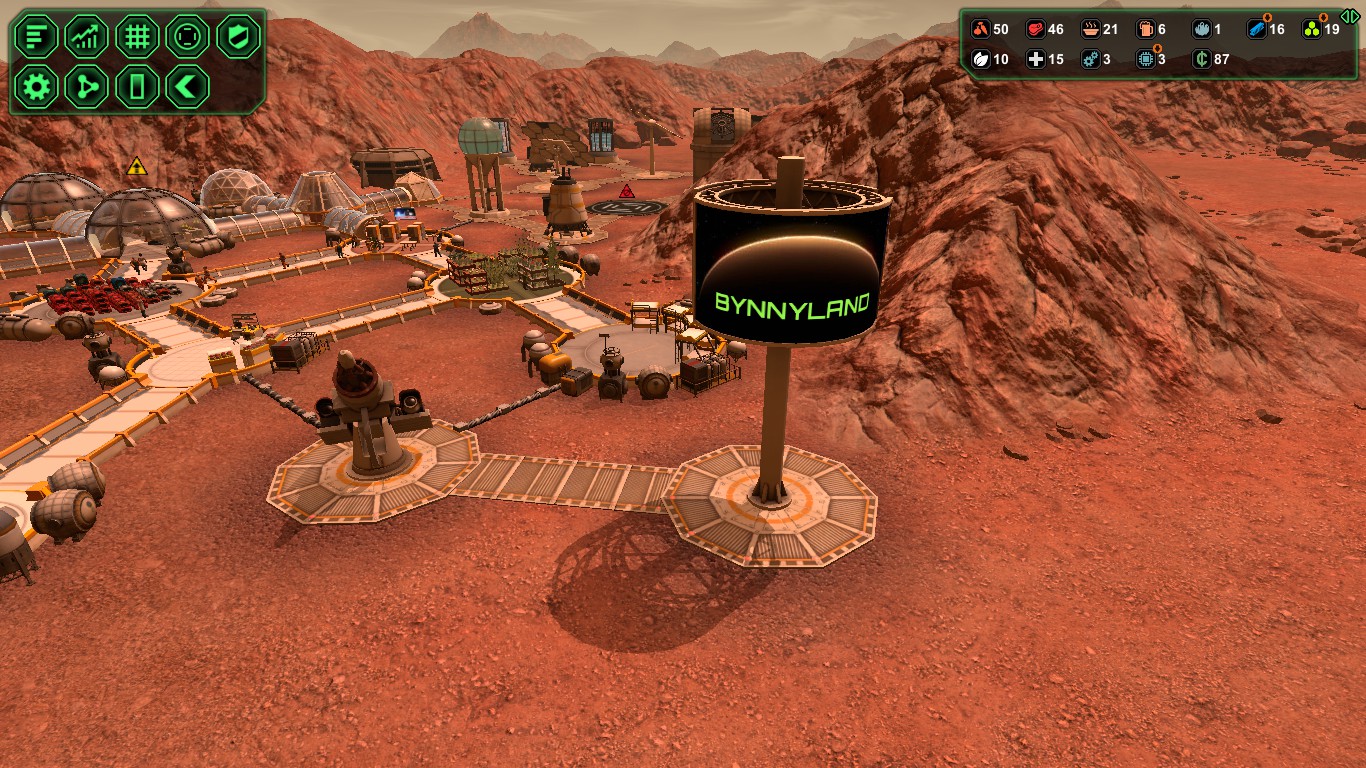Open the colonist log list panel
1366x768 pixels.
[x=36, y=36]
